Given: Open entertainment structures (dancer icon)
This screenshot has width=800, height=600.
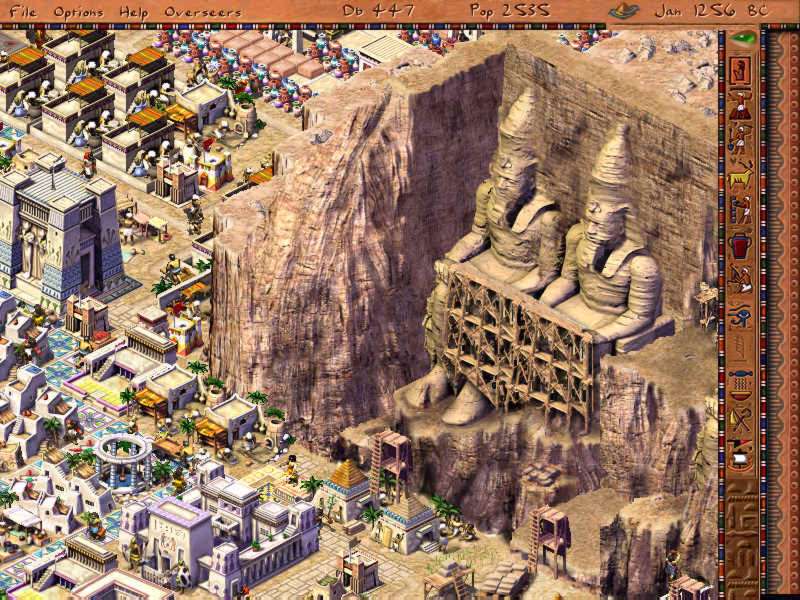Looking at the screenshot, I should (x=741, y=280).
